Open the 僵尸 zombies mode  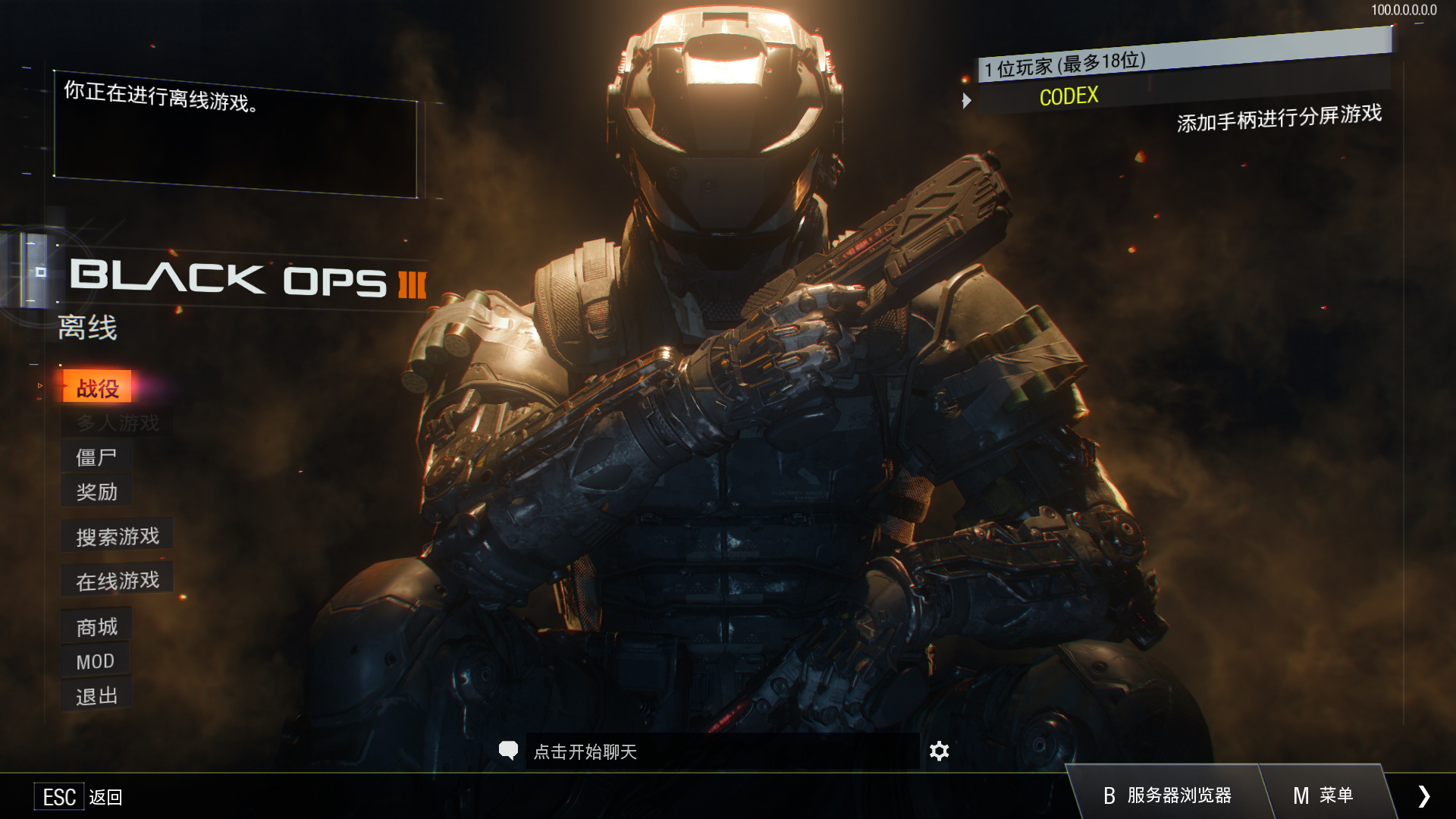[x=96, y=457]
